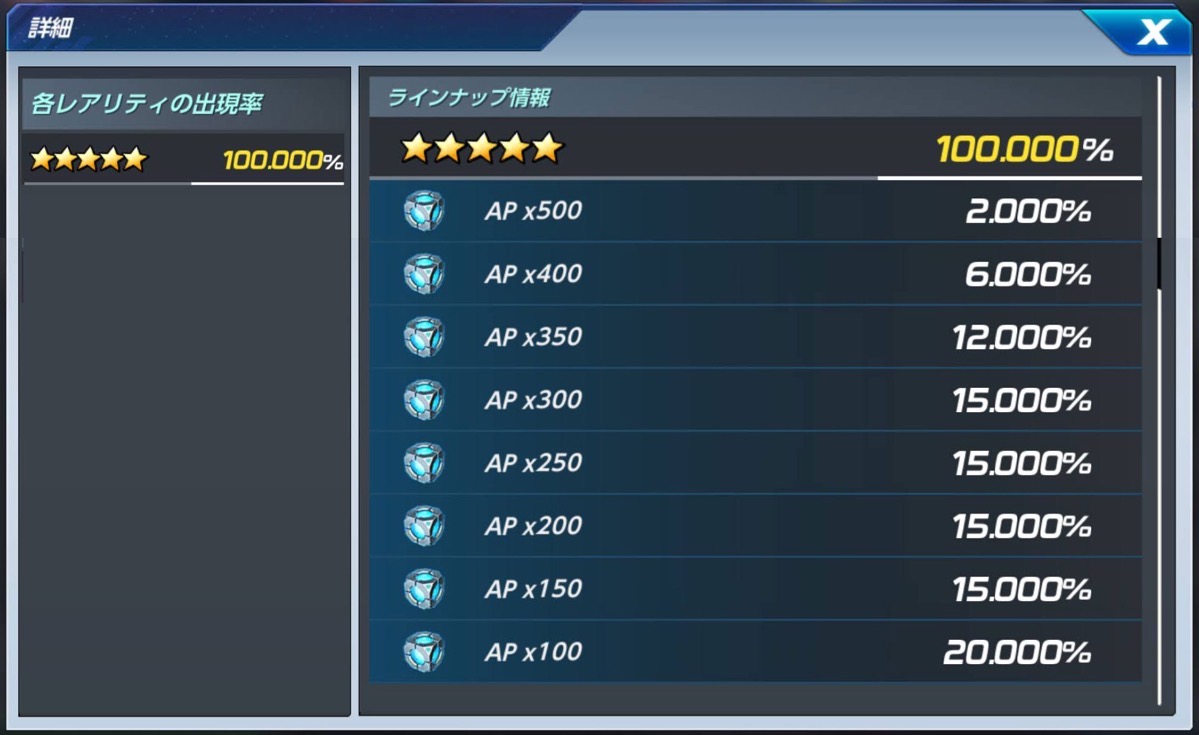Image resolution: width=1199 pixels, height=735 pixels.
Task: Select the AP x150 lineup entry
Action: 755,590
